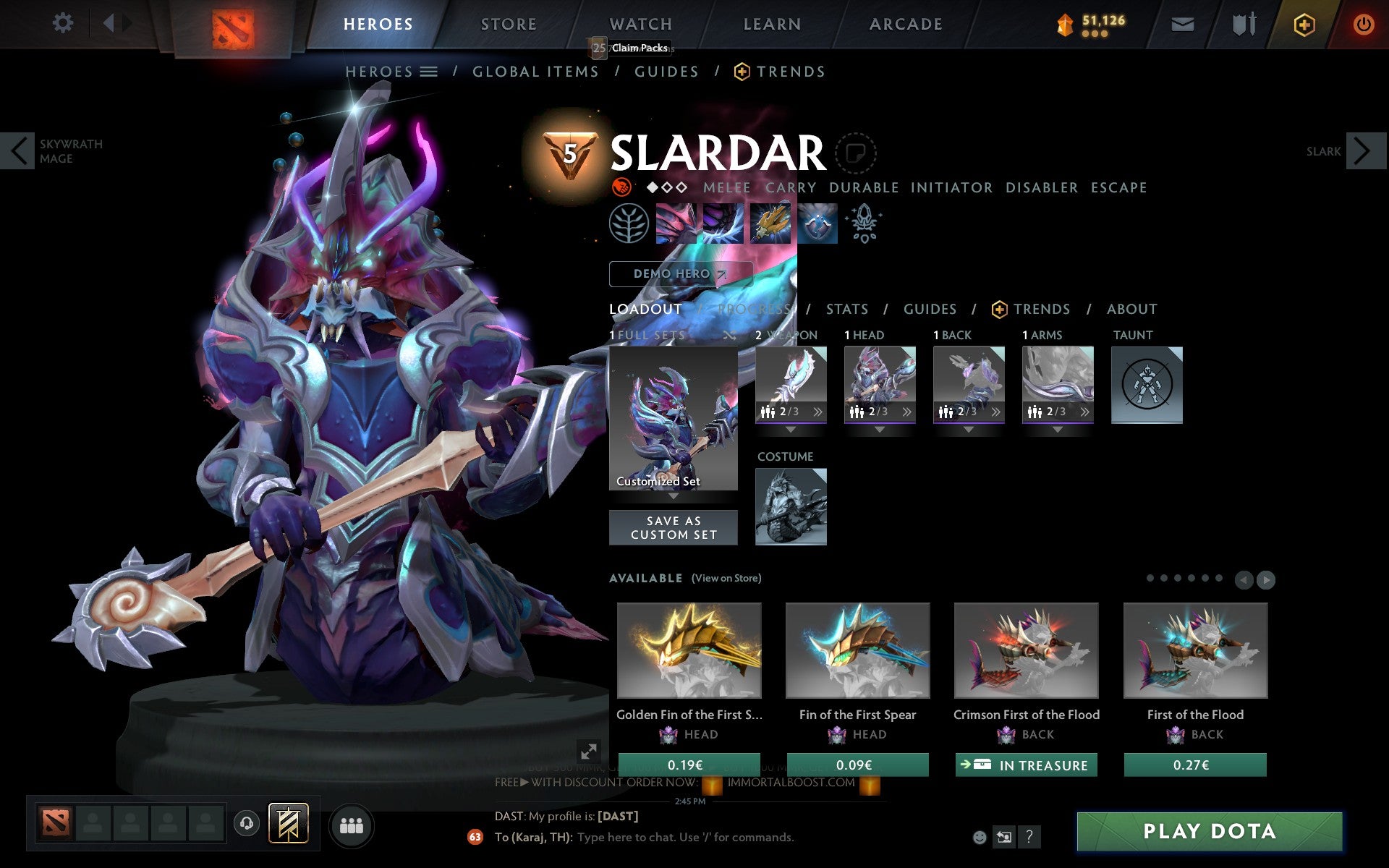Open the friends list icon near chat
Screen dimensions: 1389x868
pyautogui.click(x=352, y=825)
